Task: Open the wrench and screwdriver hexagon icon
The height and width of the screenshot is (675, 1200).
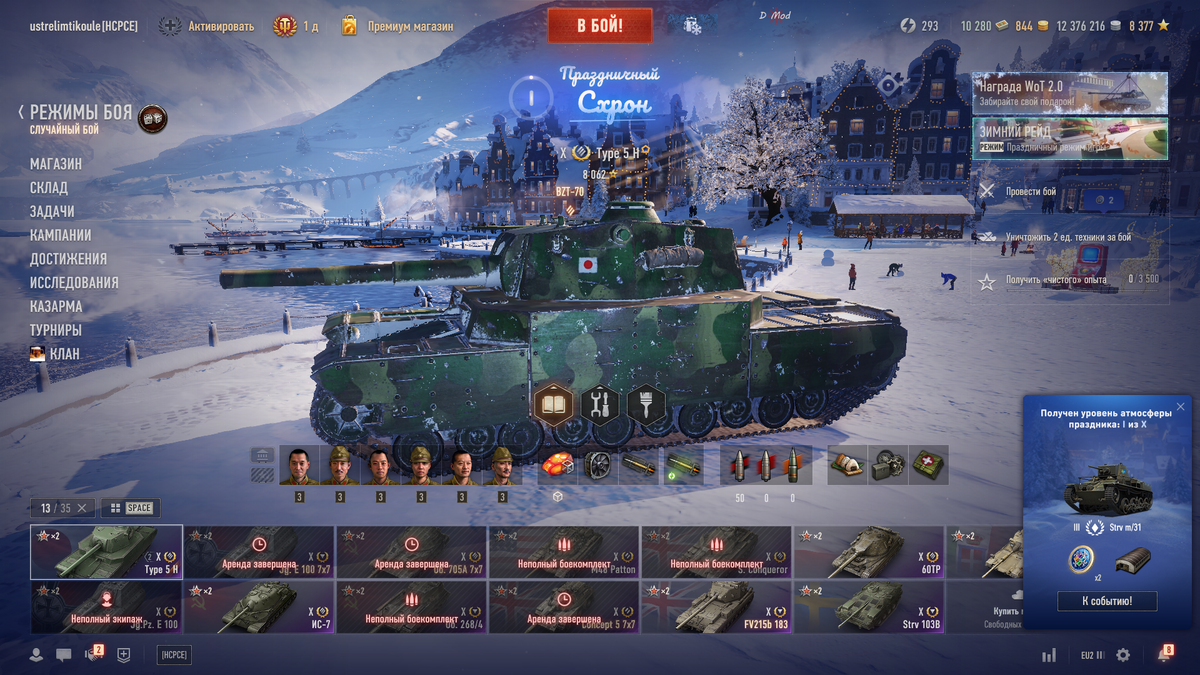Action: pyautogui.click(x=600, y=405)
